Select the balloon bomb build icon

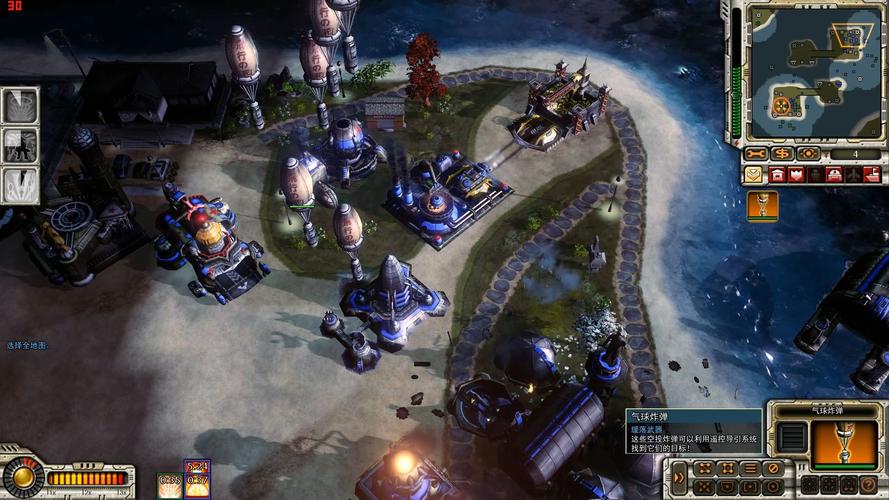tap(763, 205)
